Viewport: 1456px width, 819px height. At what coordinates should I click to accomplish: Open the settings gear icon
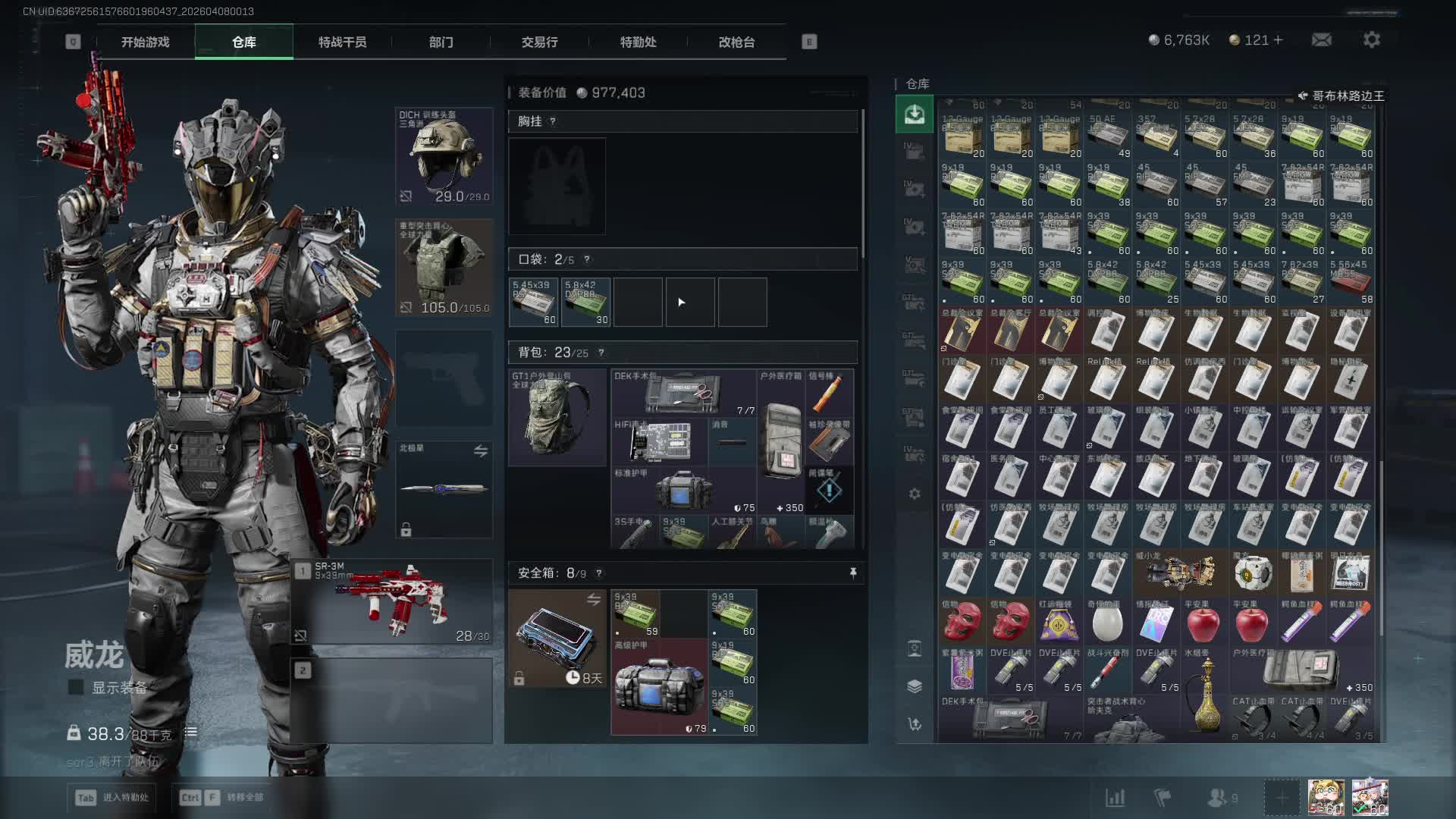click(x=1371, y=39)
